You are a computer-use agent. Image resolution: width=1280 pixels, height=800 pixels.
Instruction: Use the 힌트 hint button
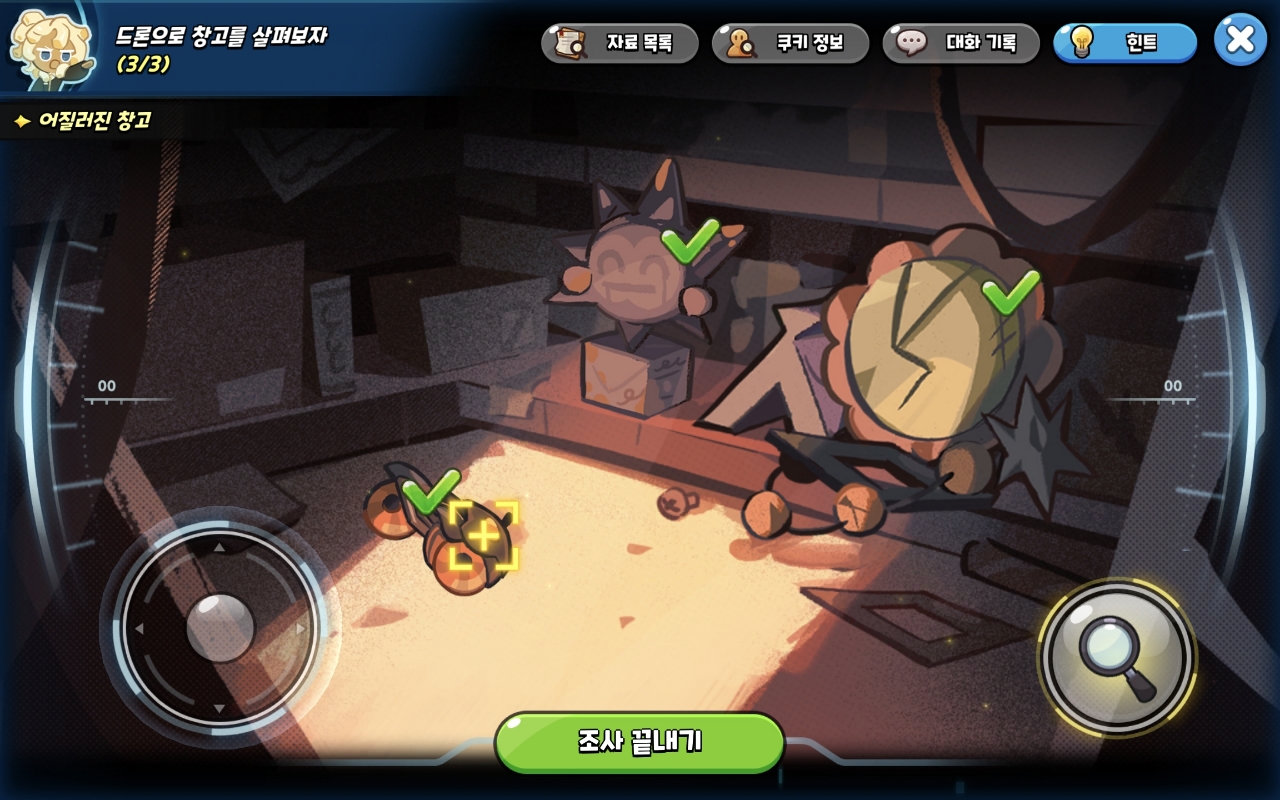[x=1125, y=43]
